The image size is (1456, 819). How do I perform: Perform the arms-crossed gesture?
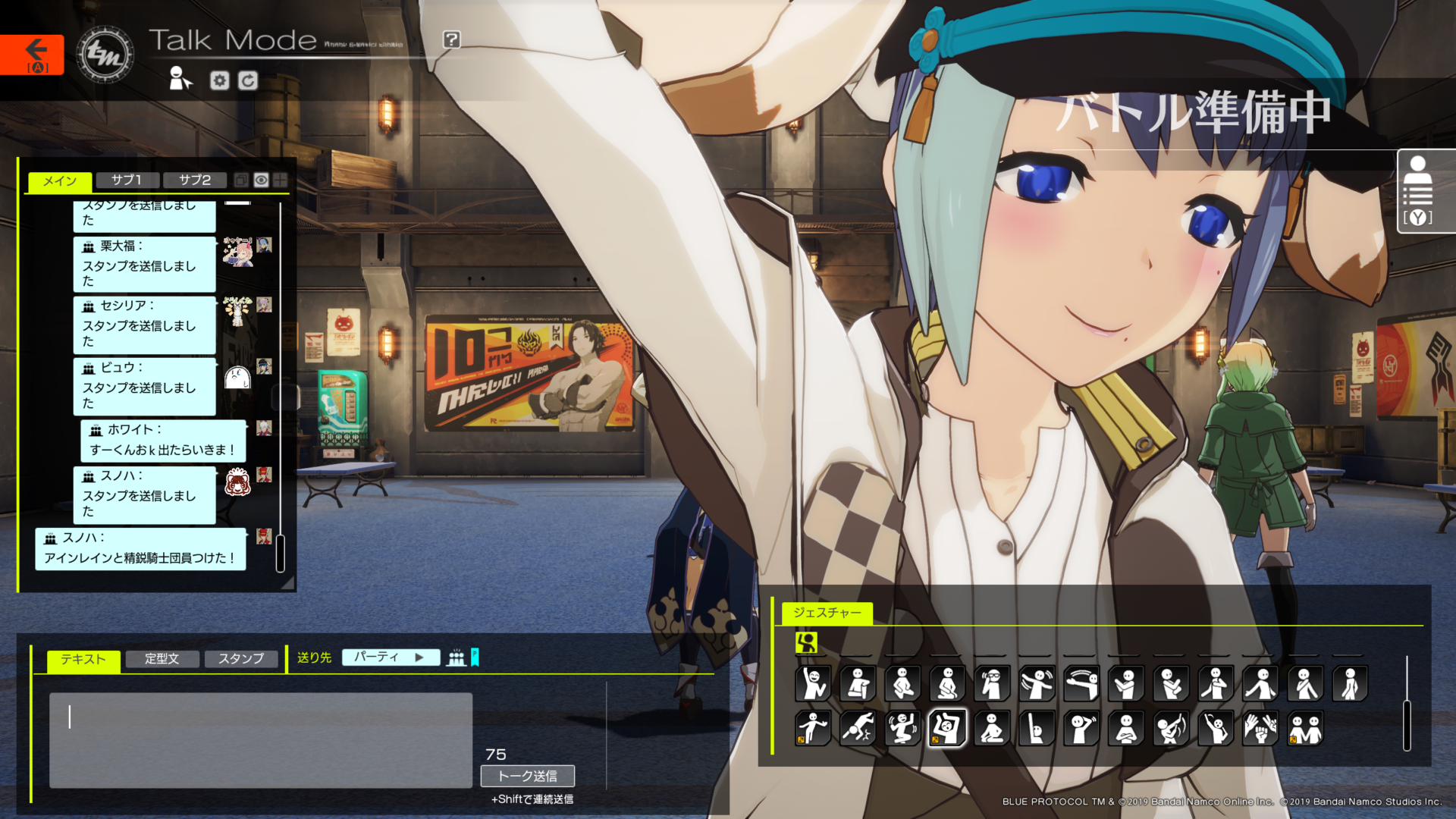pyautogui.click(x=1126, y=729)
